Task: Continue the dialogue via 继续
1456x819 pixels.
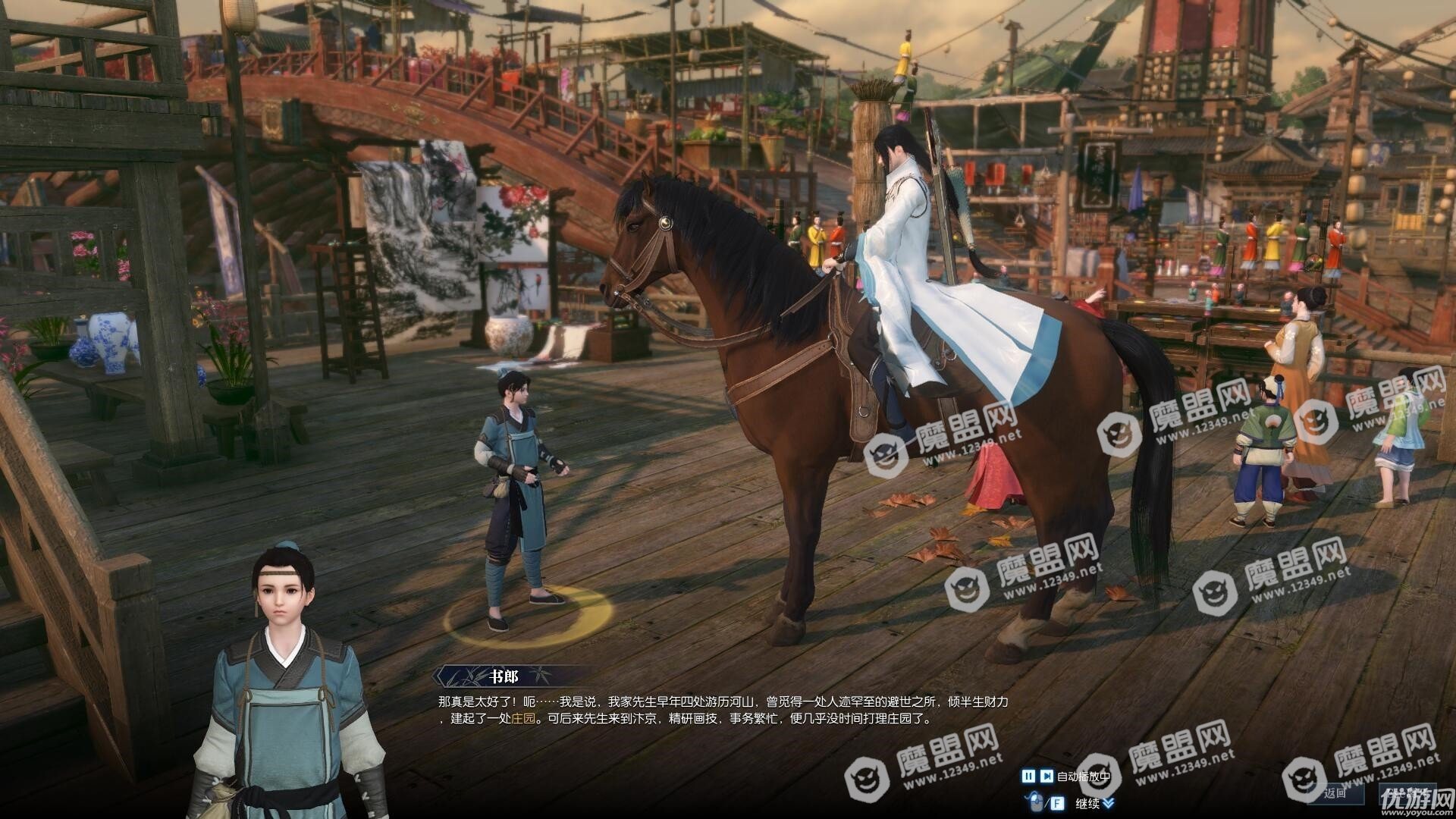Action: [1088, 803]
